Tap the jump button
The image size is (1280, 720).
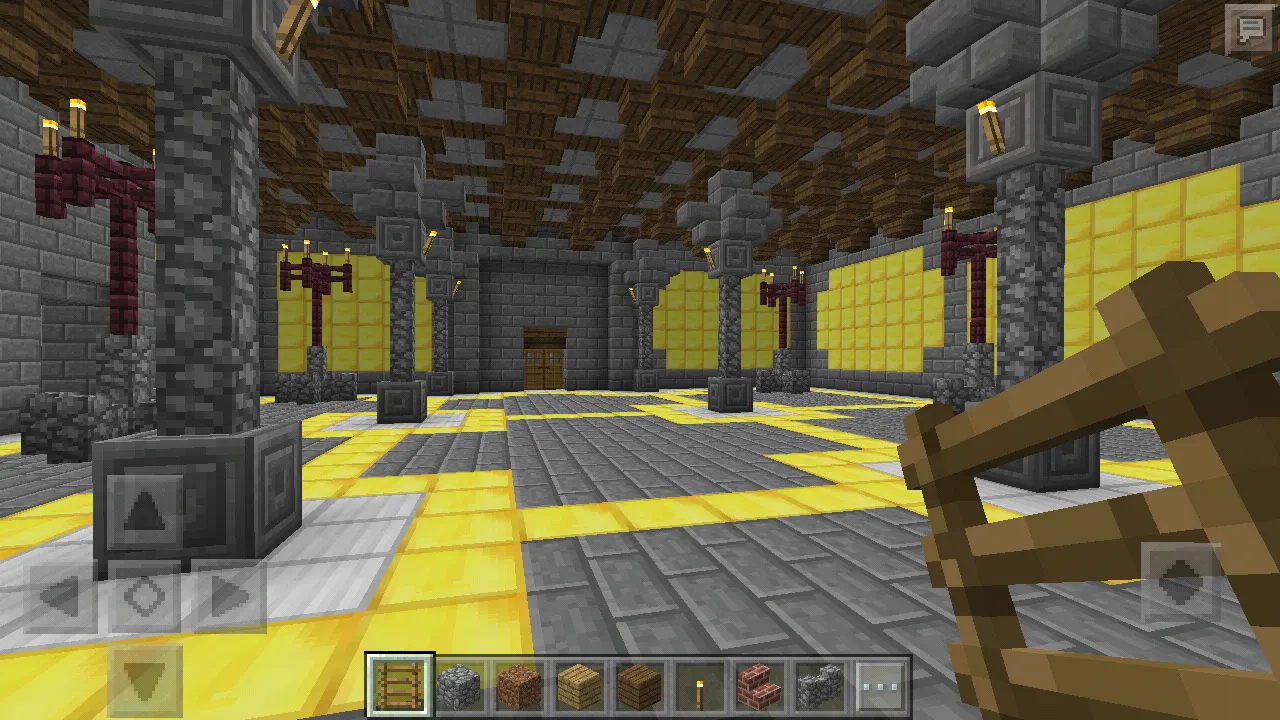pyautogui.click(x=1180, y=580)
